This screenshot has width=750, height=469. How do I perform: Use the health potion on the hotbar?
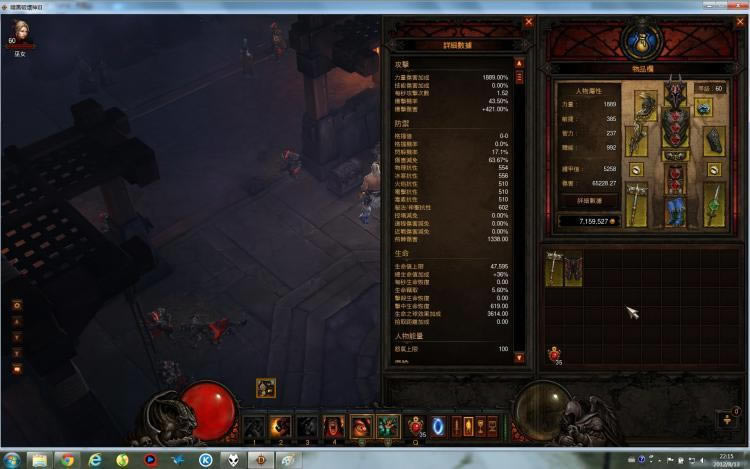416,427
